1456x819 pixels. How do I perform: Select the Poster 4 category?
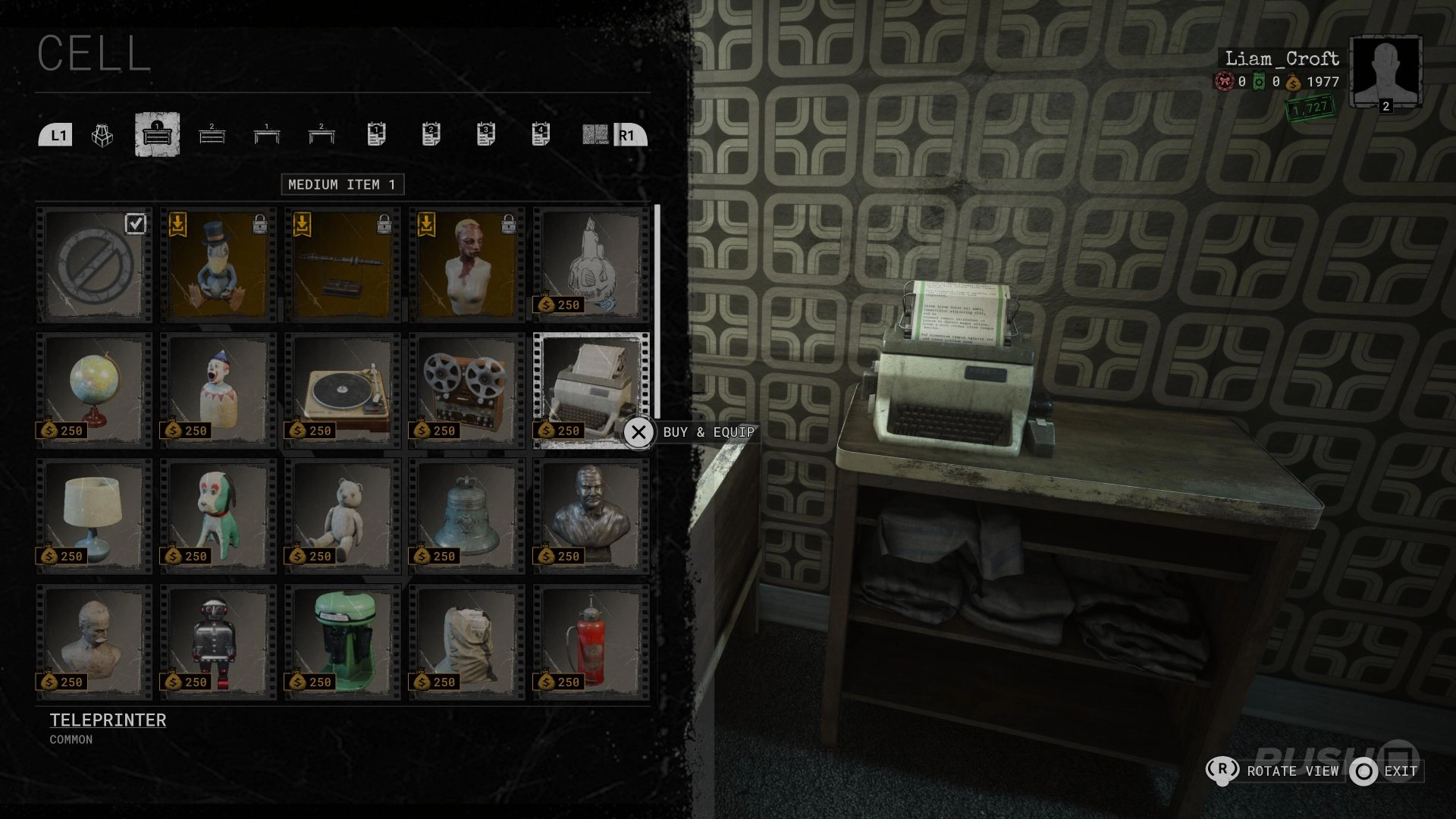541,135
